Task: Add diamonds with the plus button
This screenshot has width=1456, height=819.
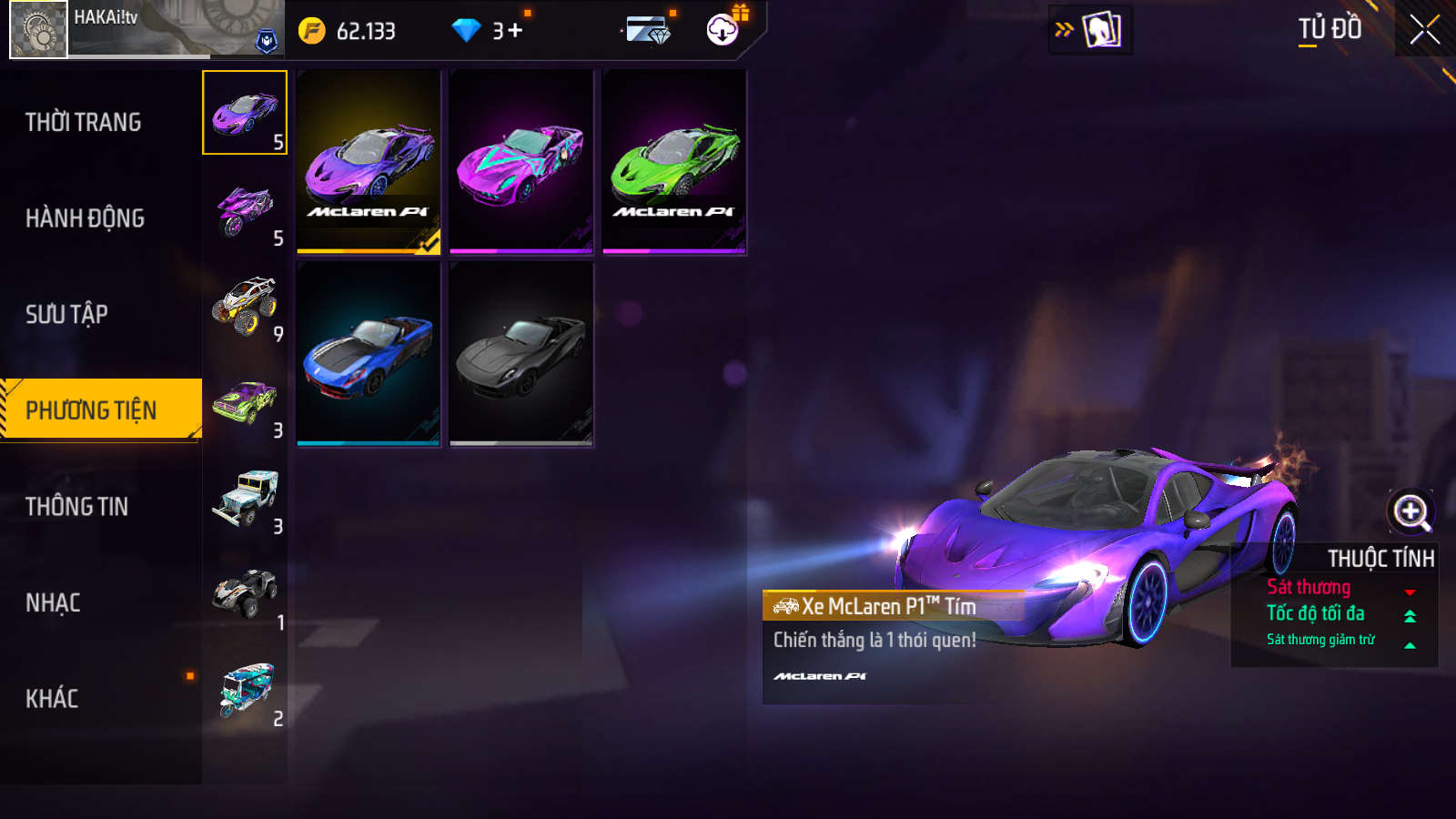Action: point(515,31)
